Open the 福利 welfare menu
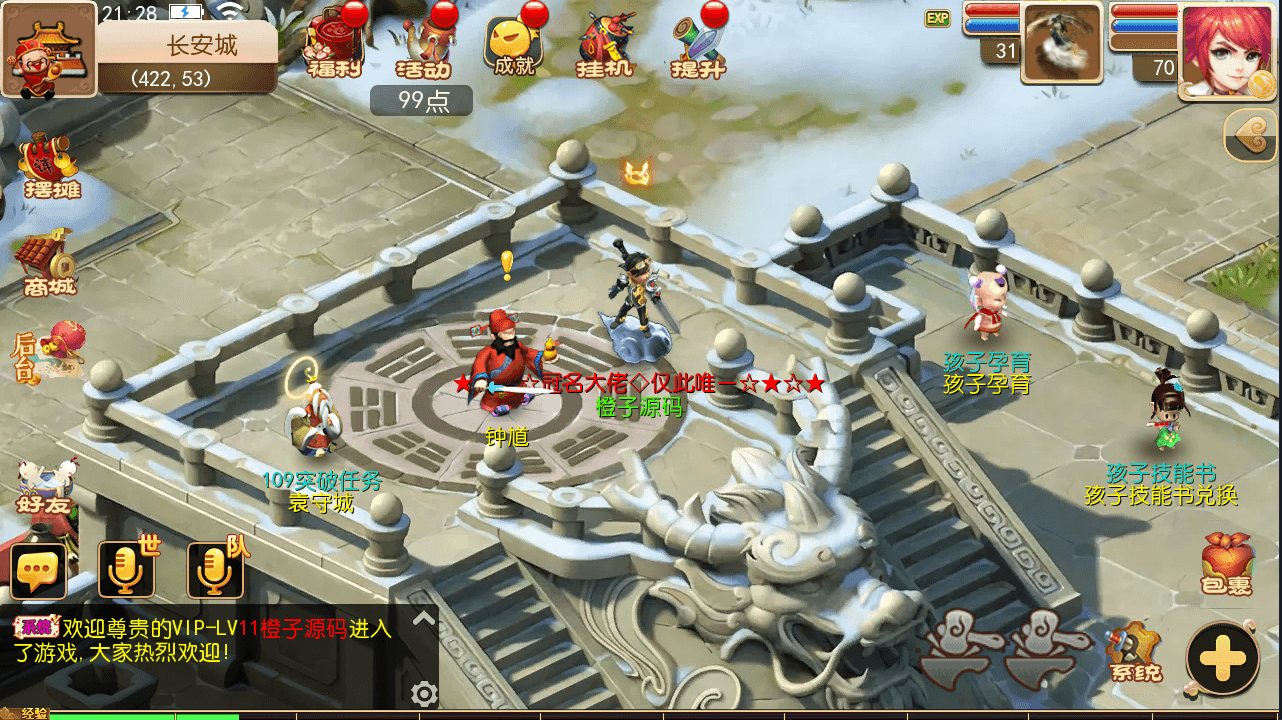The height and width of the screenshot is (720, 1282). pos(331,47)
